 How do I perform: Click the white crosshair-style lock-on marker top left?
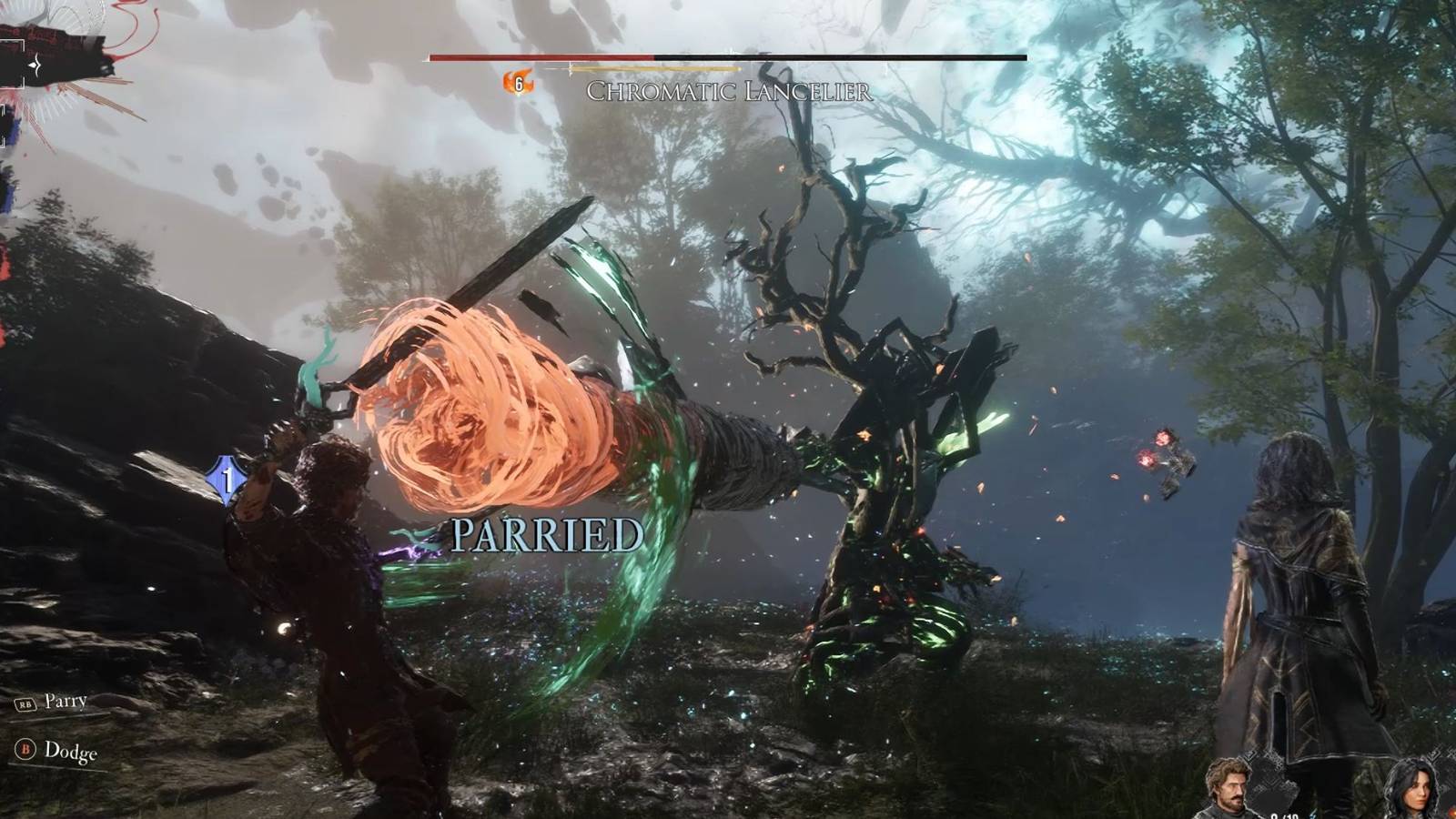coord(35,66)
